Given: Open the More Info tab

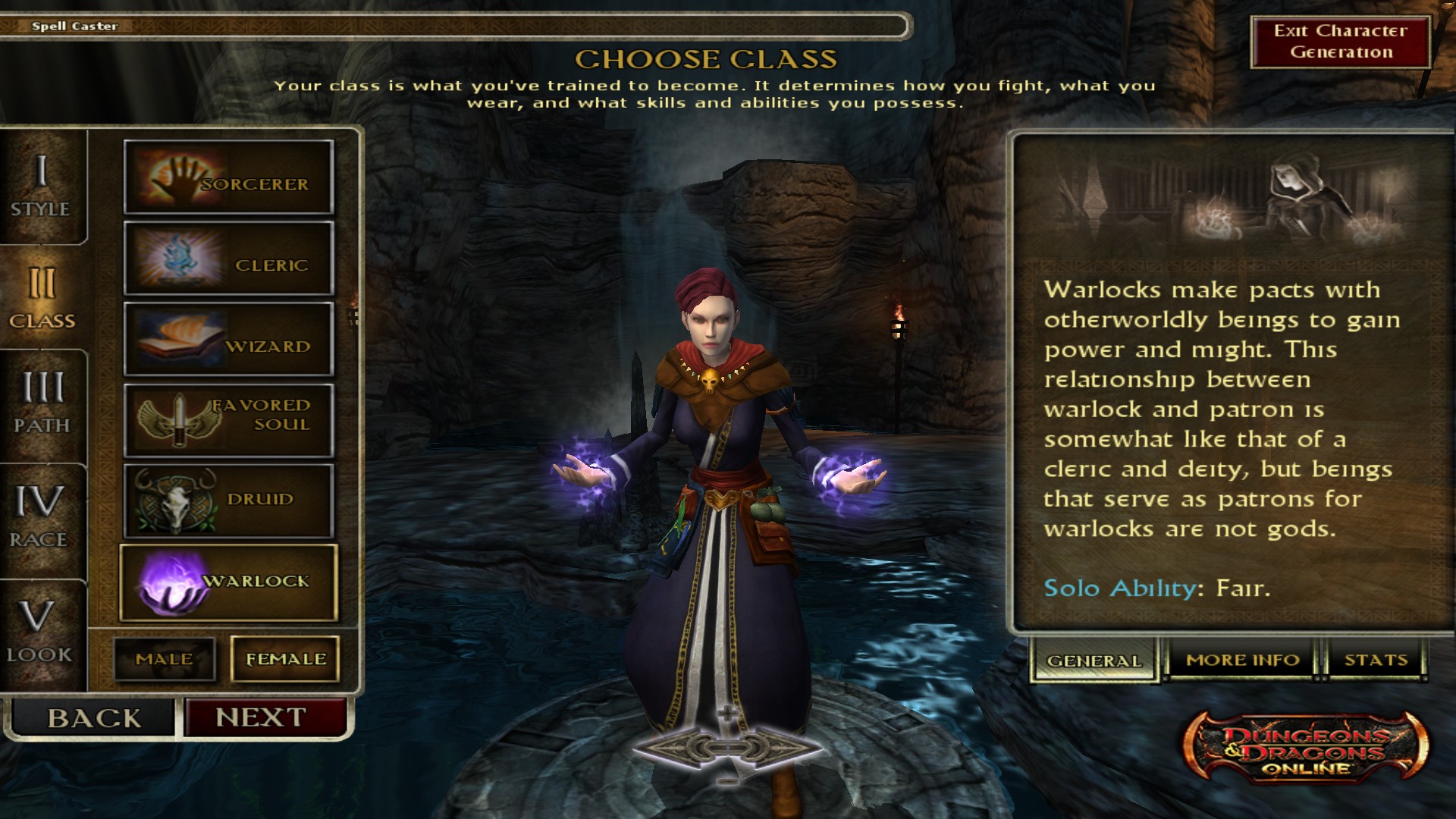Looking at the screenshot, I should (x=1243, y=660).
